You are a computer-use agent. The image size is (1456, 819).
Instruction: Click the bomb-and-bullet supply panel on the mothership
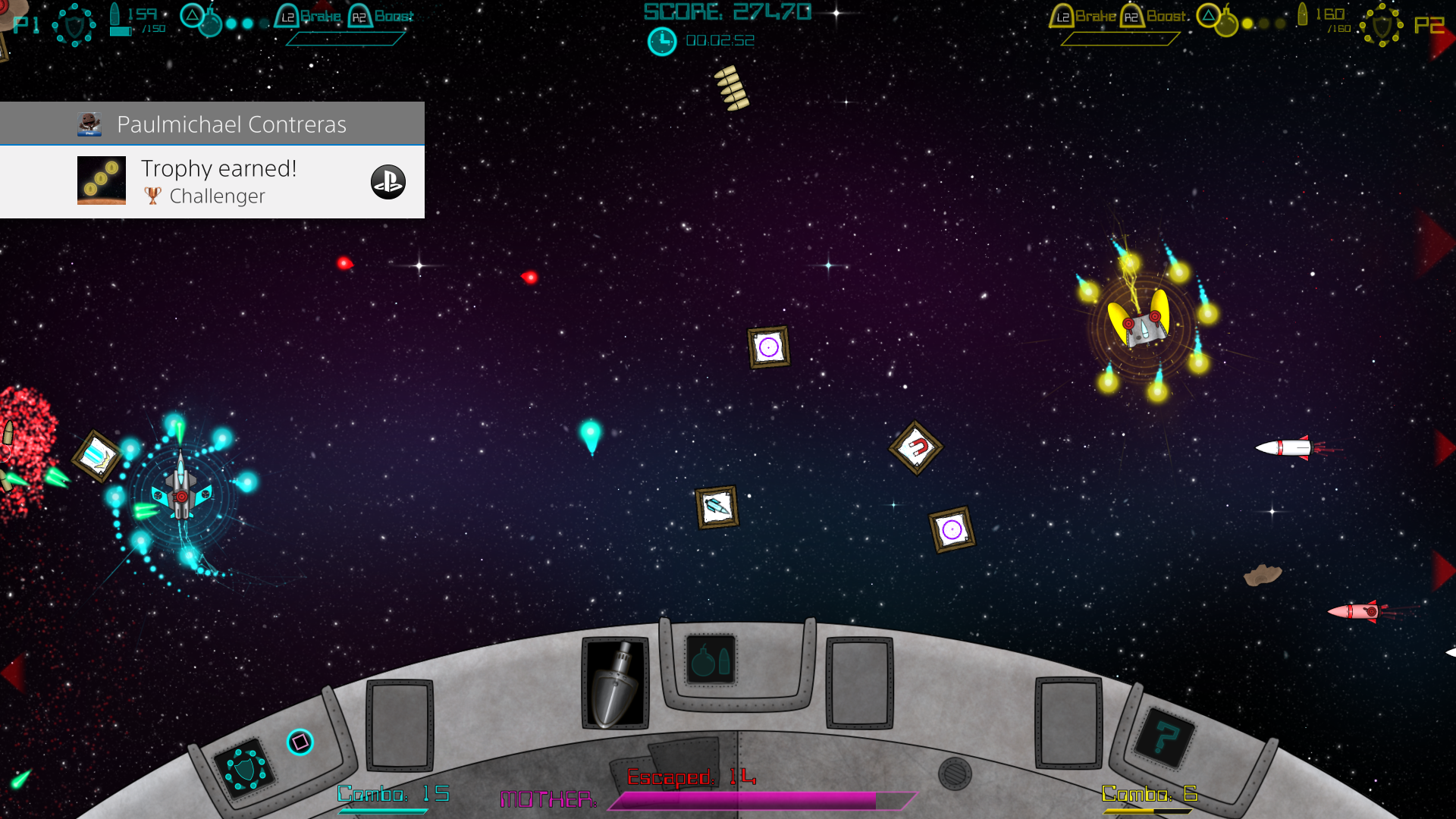tap(711, 661)
